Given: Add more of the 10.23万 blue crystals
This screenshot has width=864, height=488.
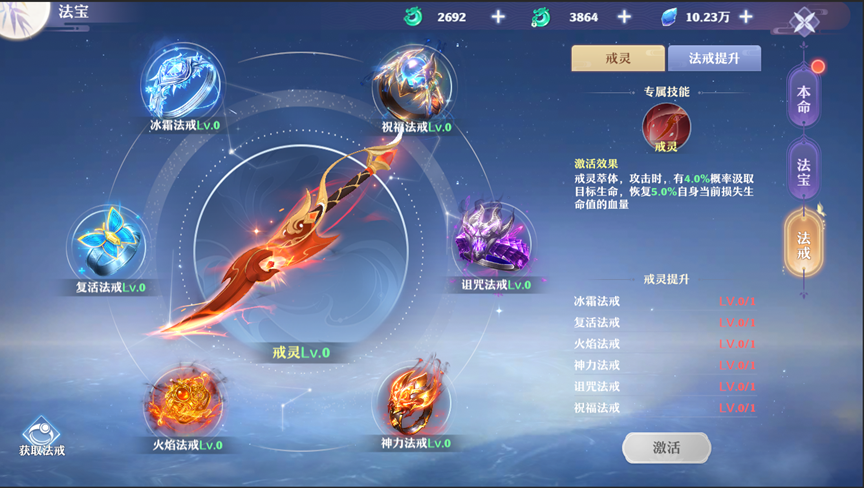Looking at the screenshot, I should pos(773,17).
